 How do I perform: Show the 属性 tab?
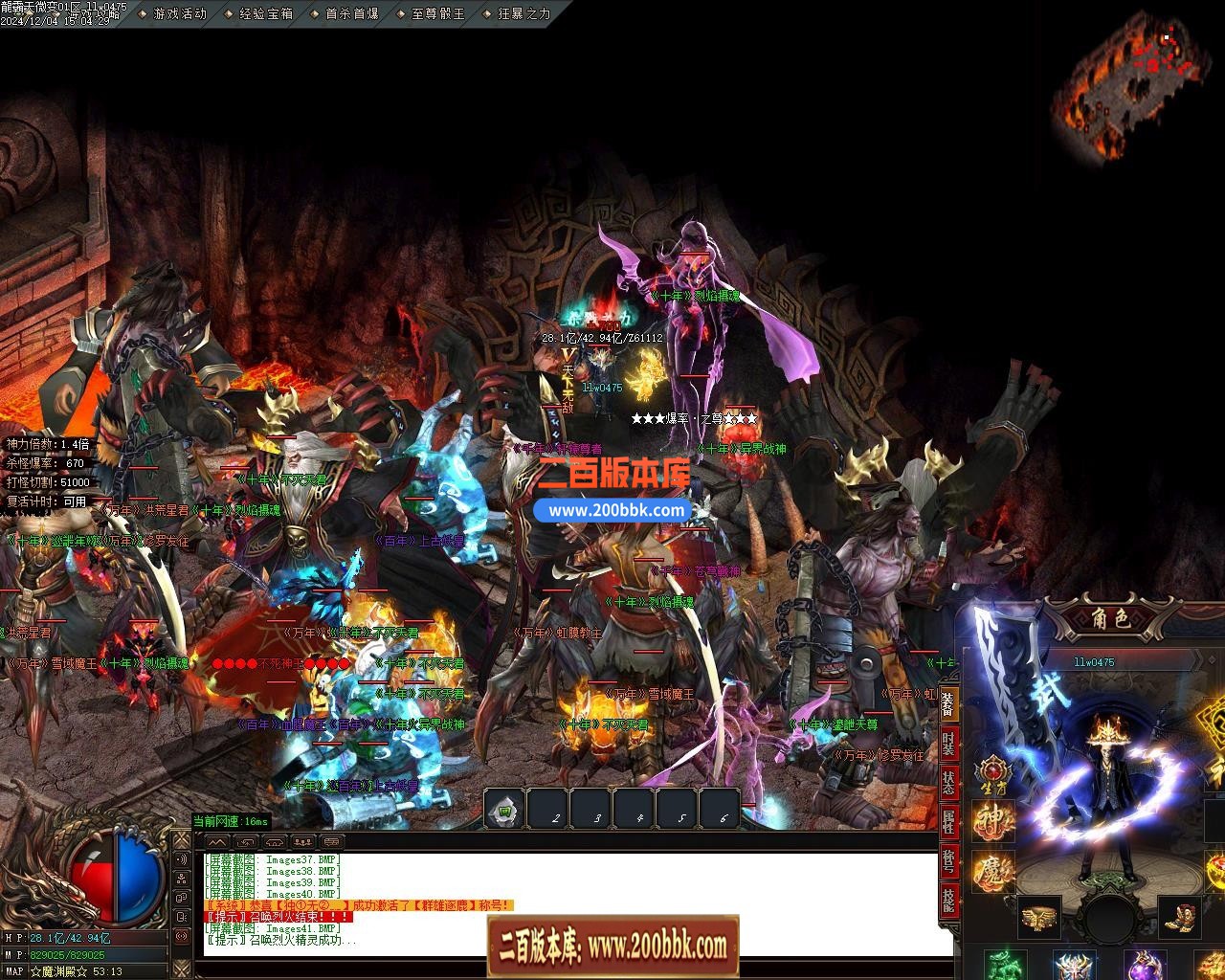(x=947, y=820)
